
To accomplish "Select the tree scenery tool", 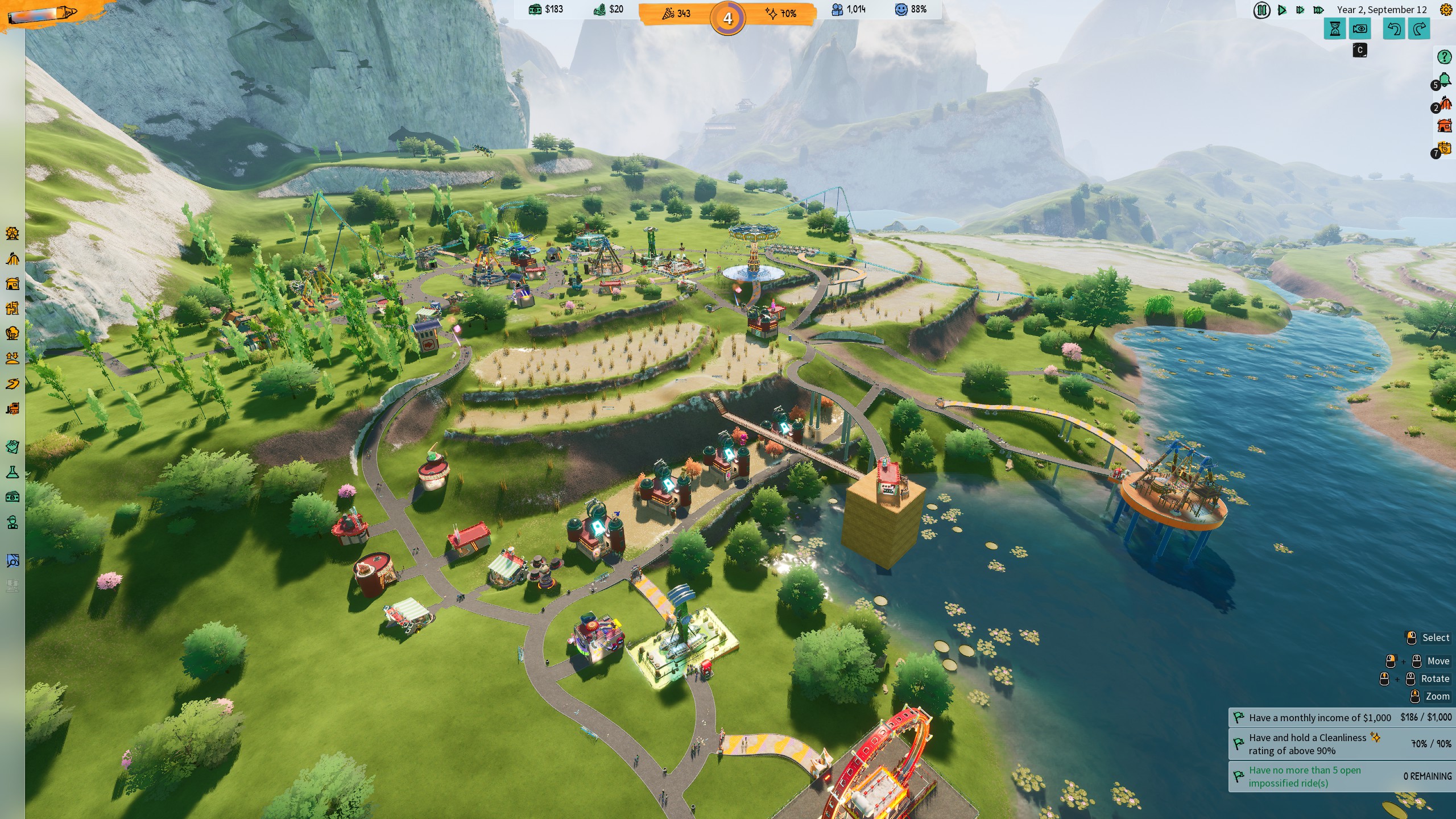I will (x=13, y=333).
